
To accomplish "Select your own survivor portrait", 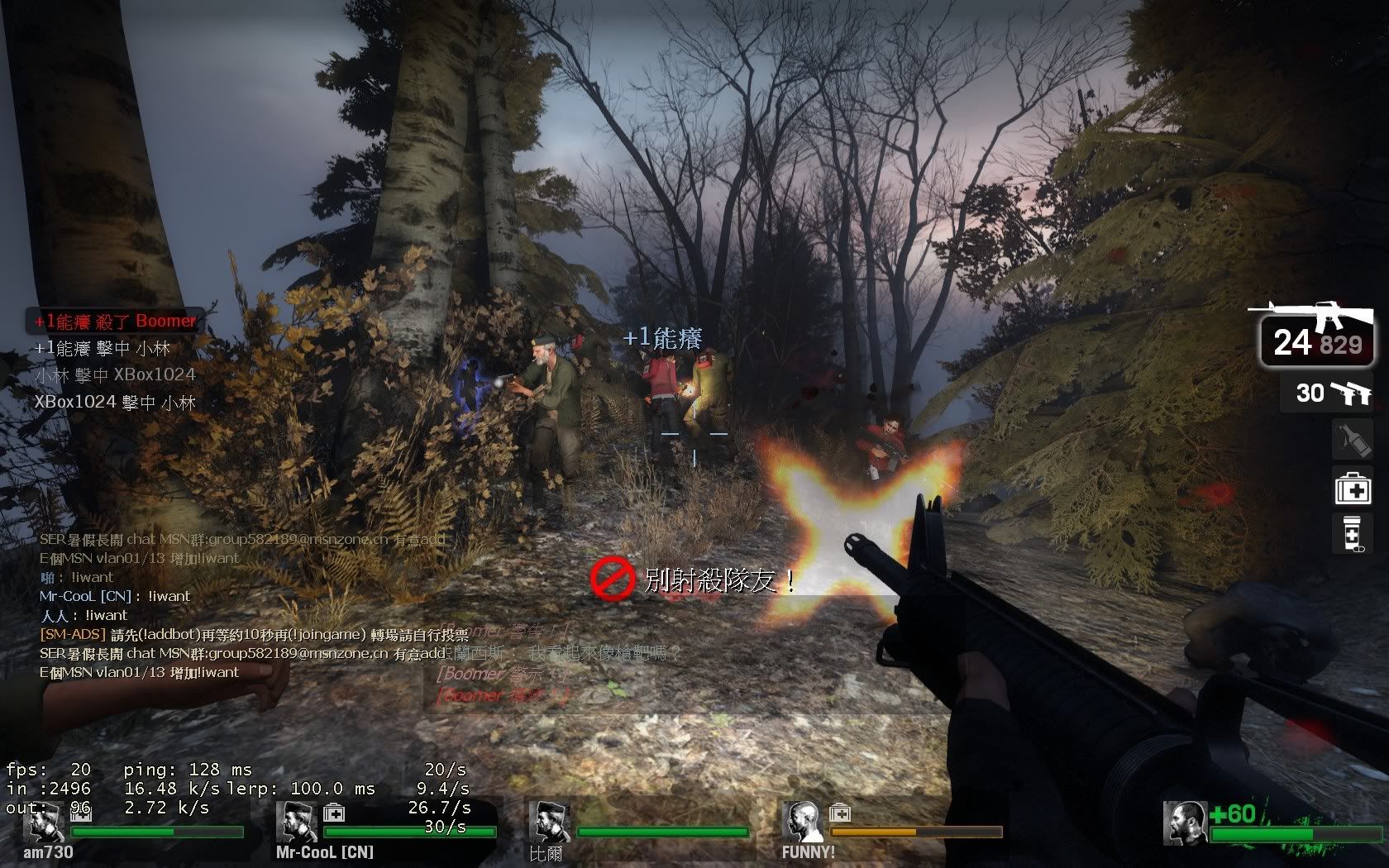I will coord(1184,823).
